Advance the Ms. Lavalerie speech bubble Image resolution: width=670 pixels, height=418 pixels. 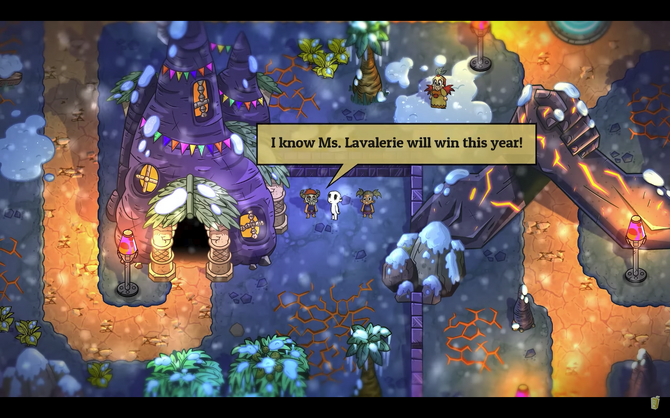click(397, 144)
